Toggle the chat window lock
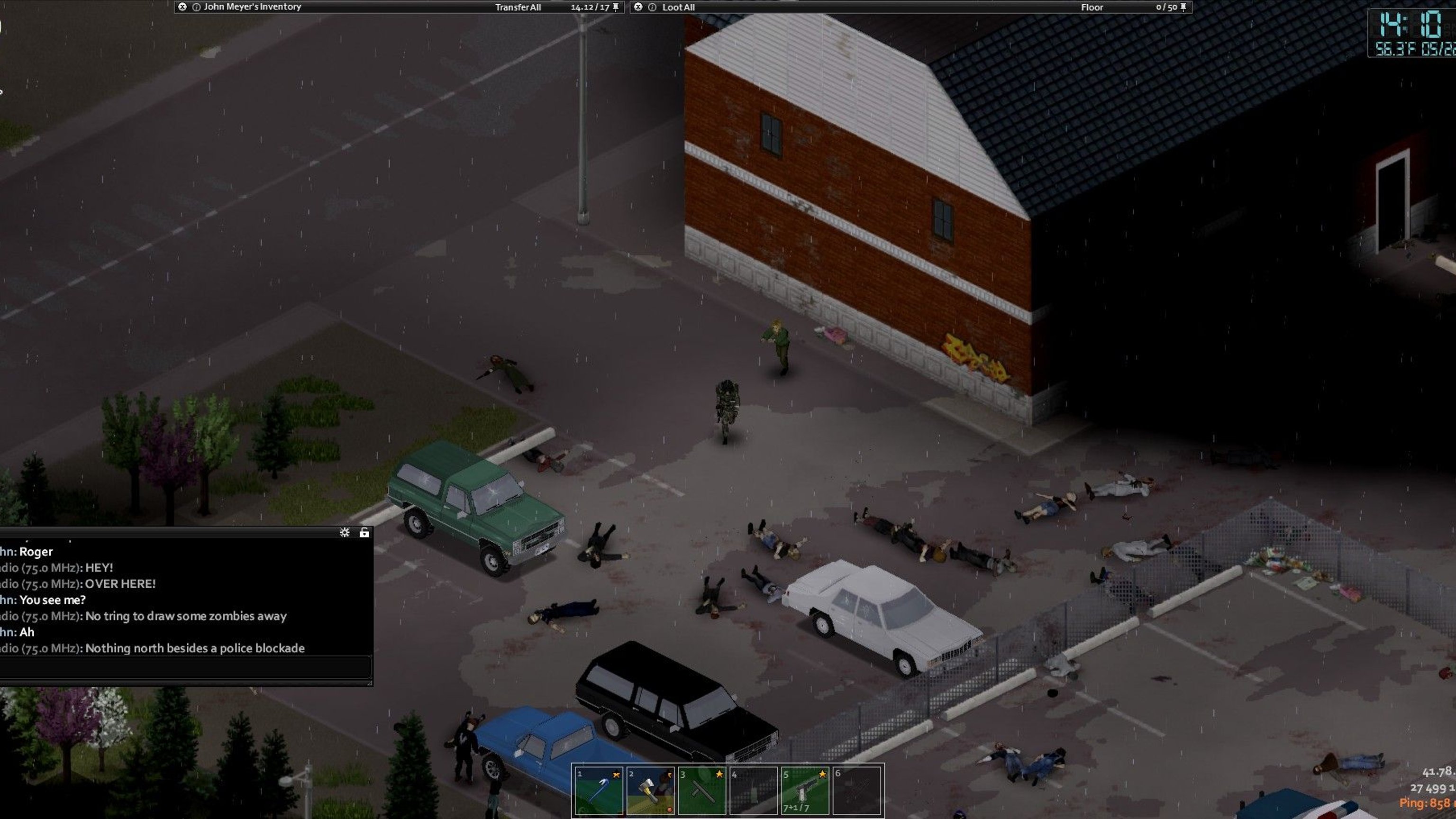 364,532
